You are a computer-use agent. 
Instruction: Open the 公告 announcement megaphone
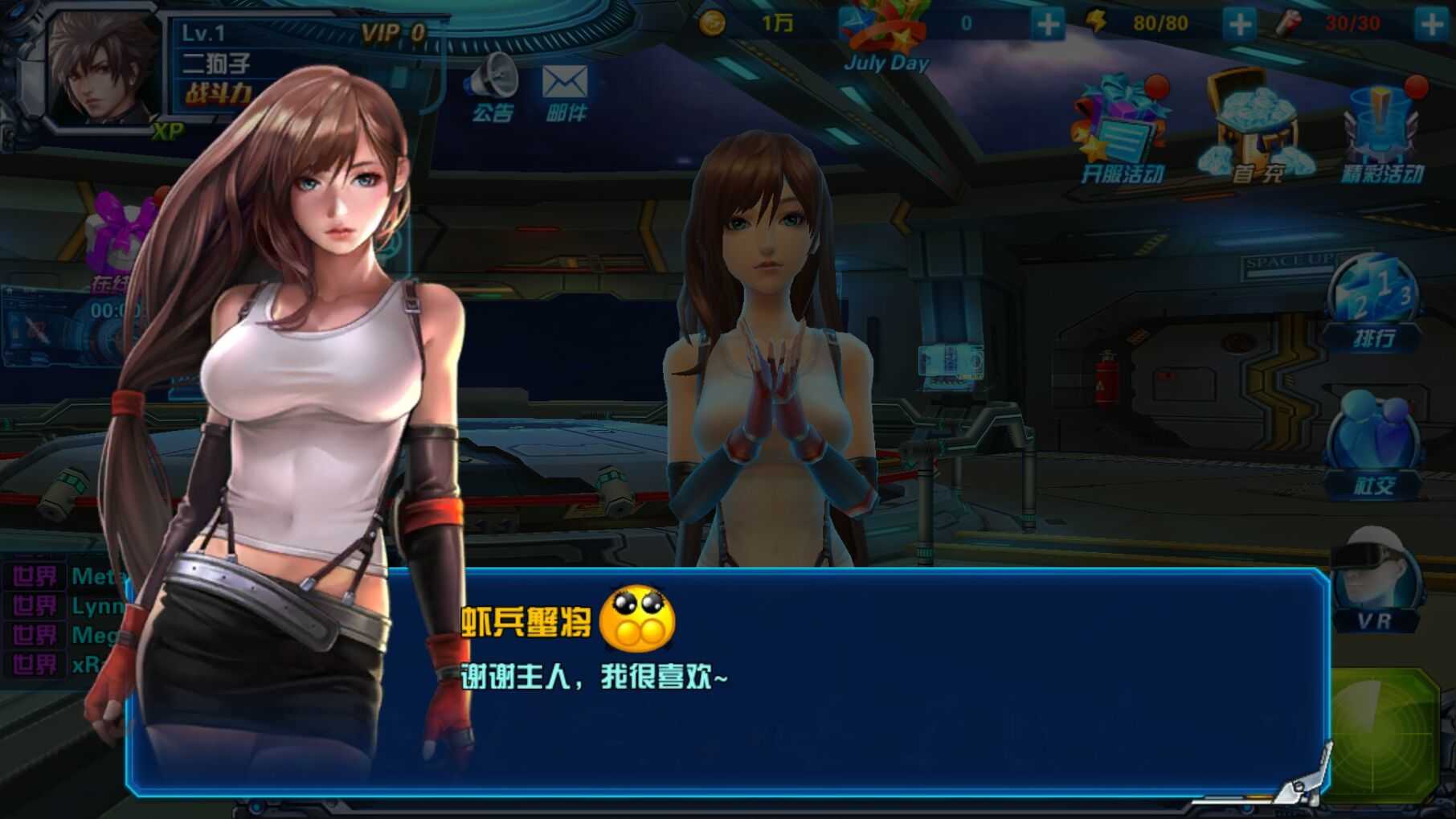point(492,88)
